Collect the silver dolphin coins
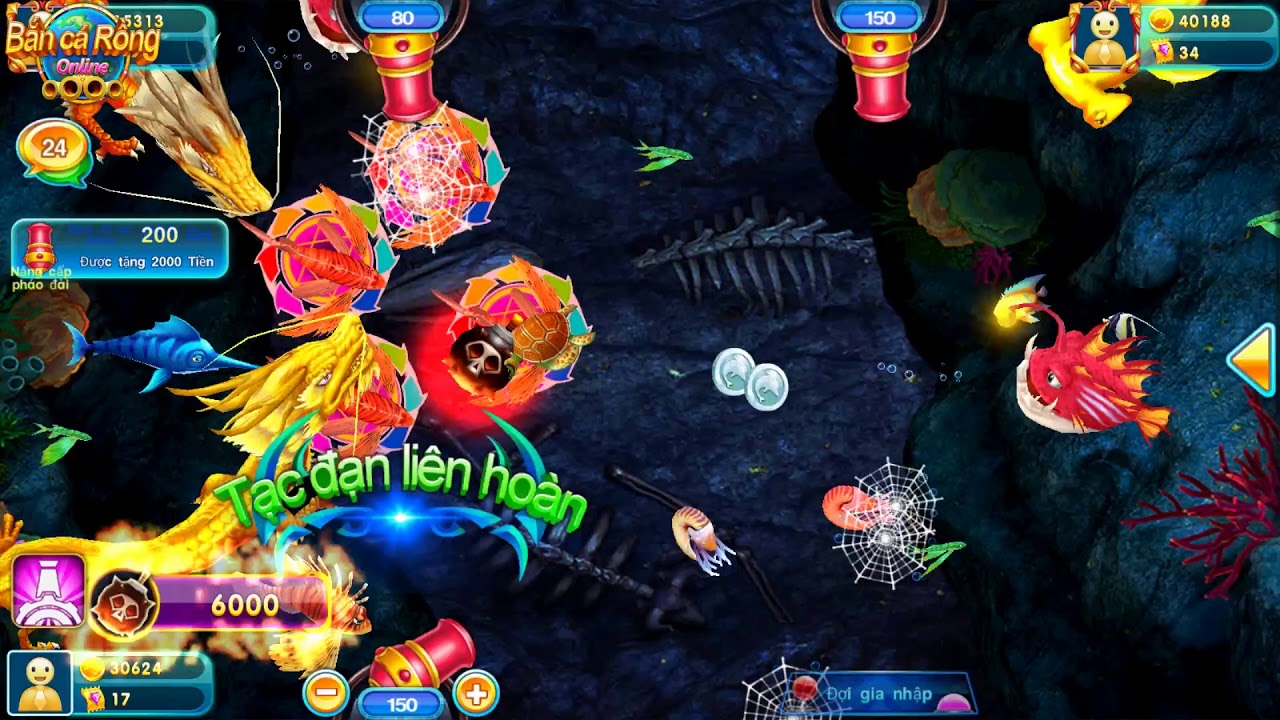The width and height of the screenshot is (1280, 720). tap(748, 378)
